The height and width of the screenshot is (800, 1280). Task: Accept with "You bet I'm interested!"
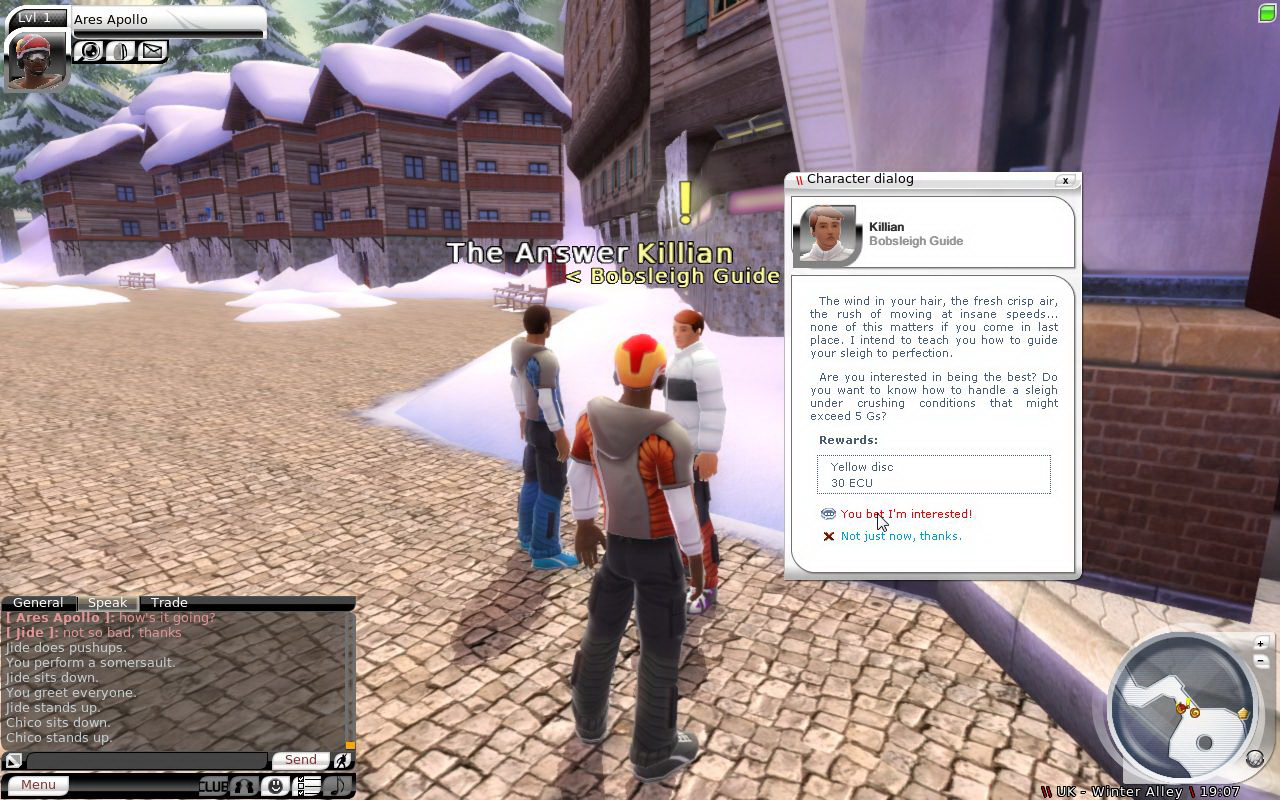coord(905,514)
